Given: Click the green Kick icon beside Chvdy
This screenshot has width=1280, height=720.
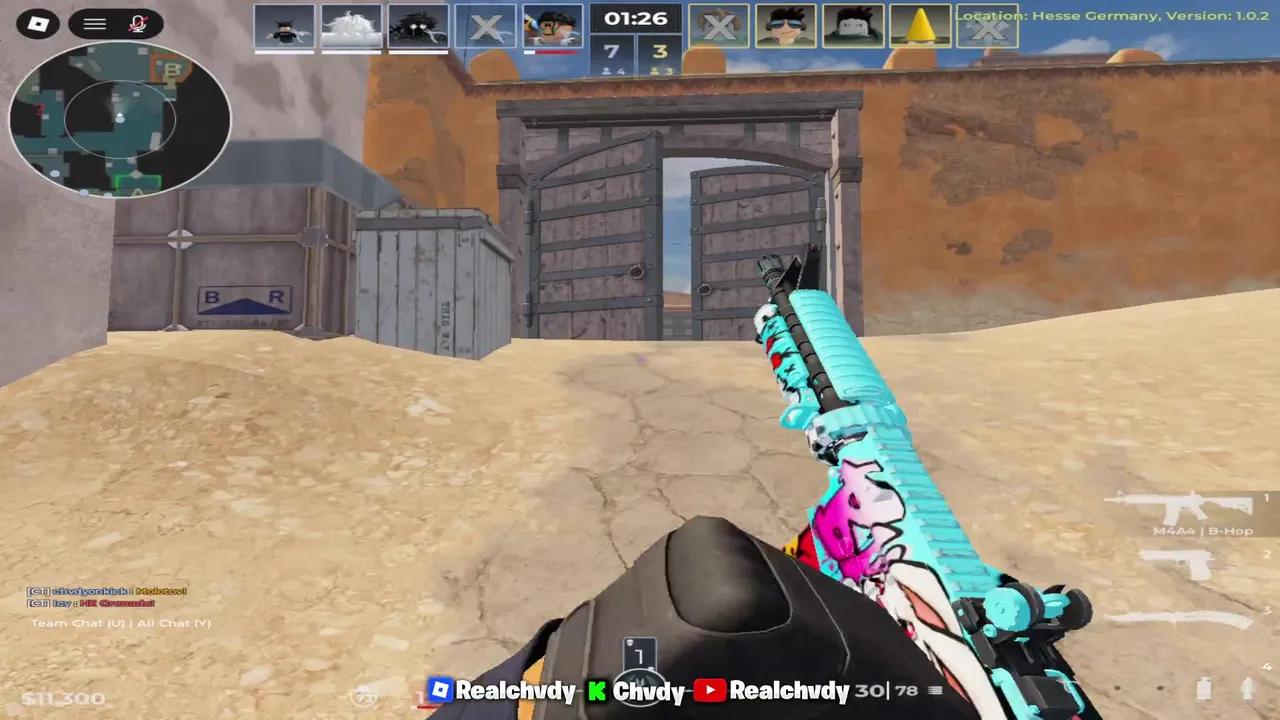Looking at the screenshot, I should tap(597, 691).
